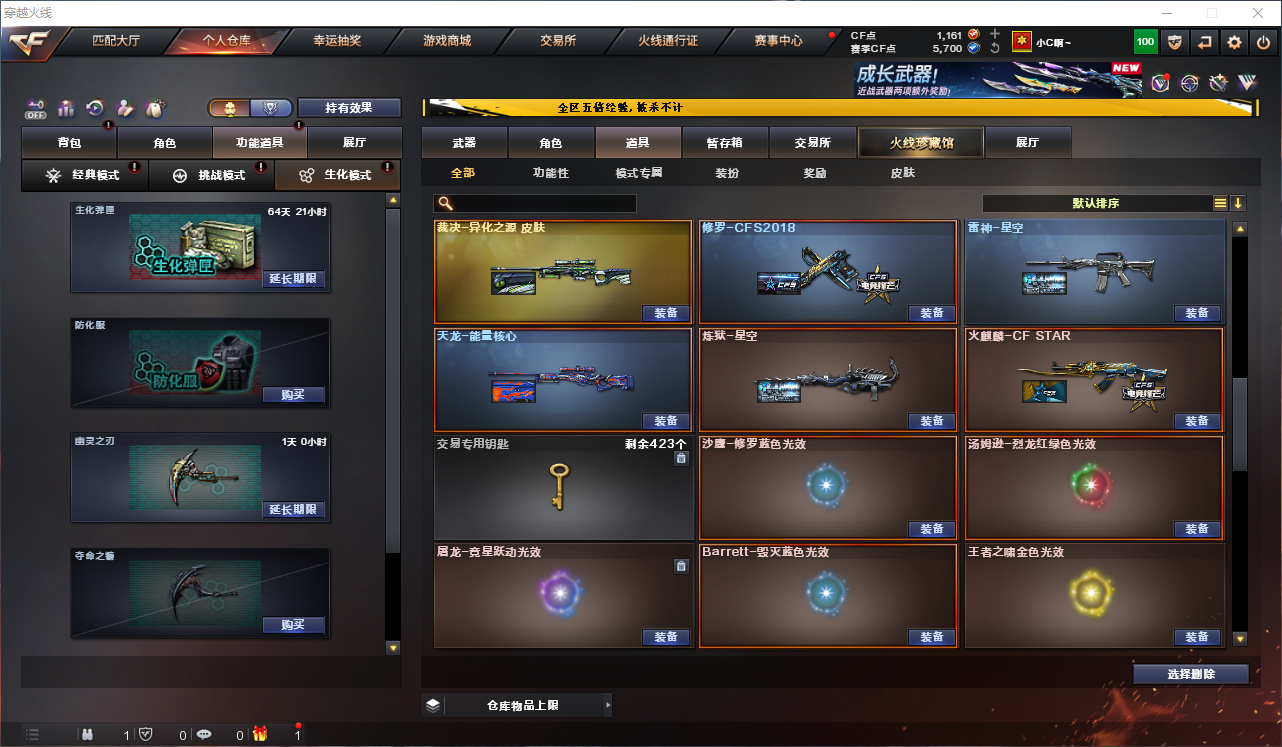Select the 交易专用钥匙 trade key item
The width and height of the screenshot is (1282, 747).
point(563,487)
